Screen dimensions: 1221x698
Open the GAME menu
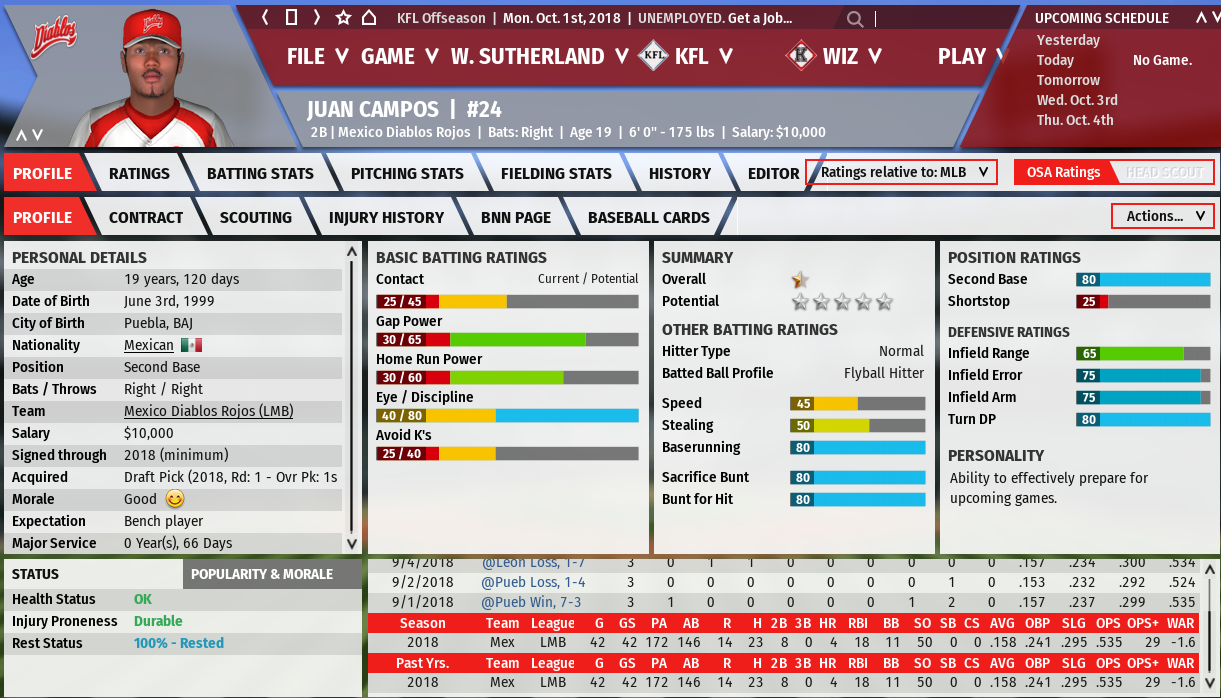pyautogui.click(x=399, y=56)
